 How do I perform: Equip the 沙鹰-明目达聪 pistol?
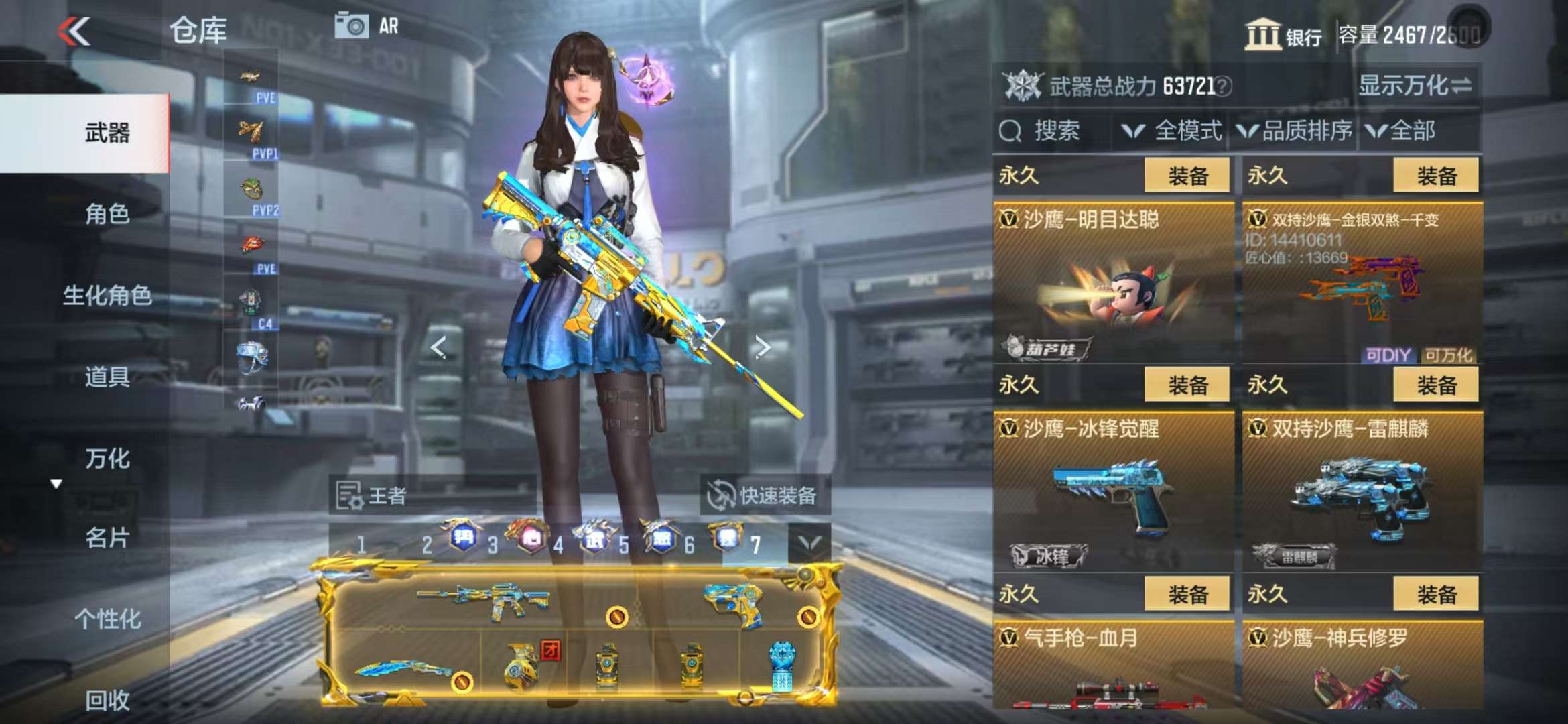(1187, 176)
